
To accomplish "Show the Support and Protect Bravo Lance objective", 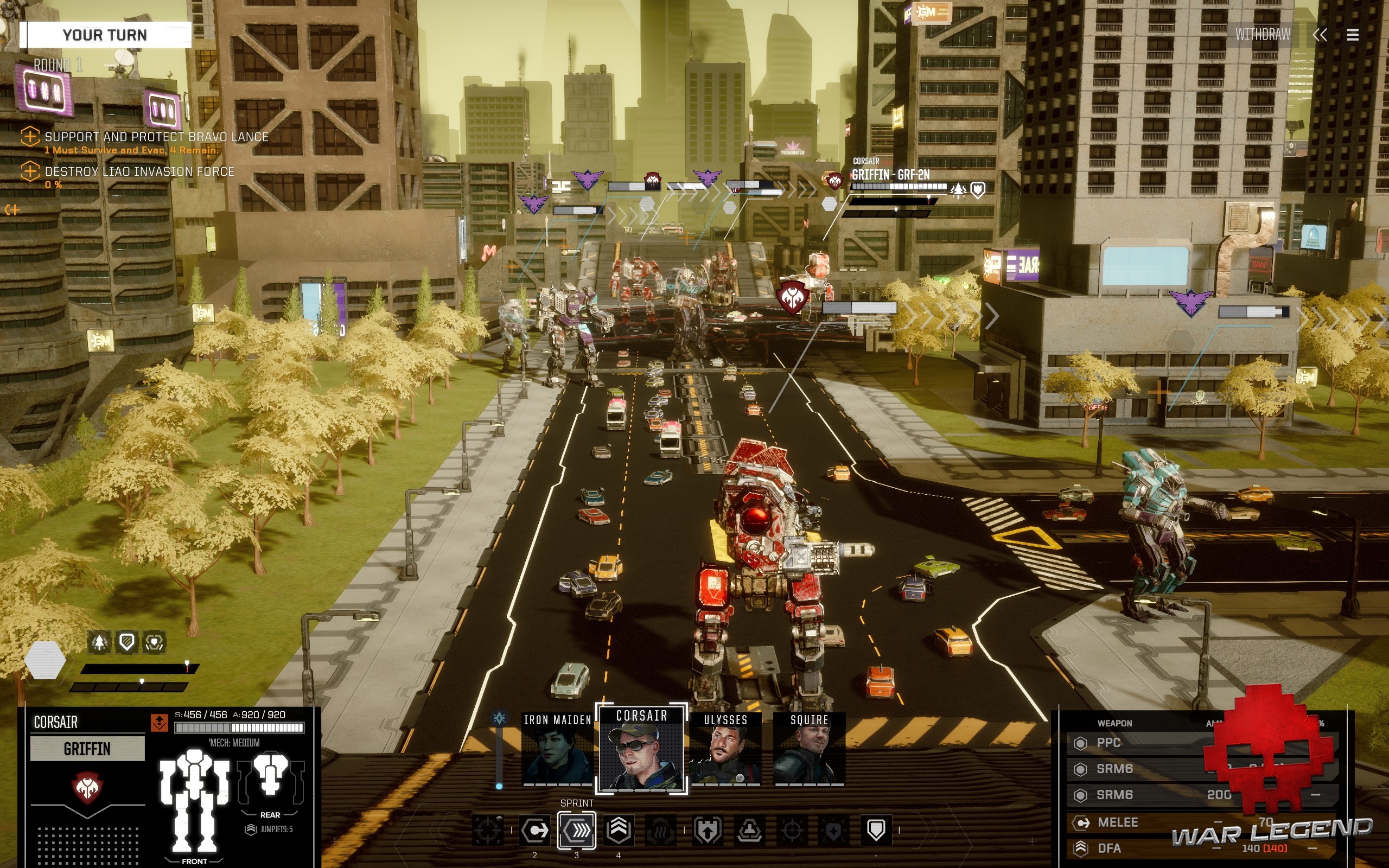I will point(156,137).
